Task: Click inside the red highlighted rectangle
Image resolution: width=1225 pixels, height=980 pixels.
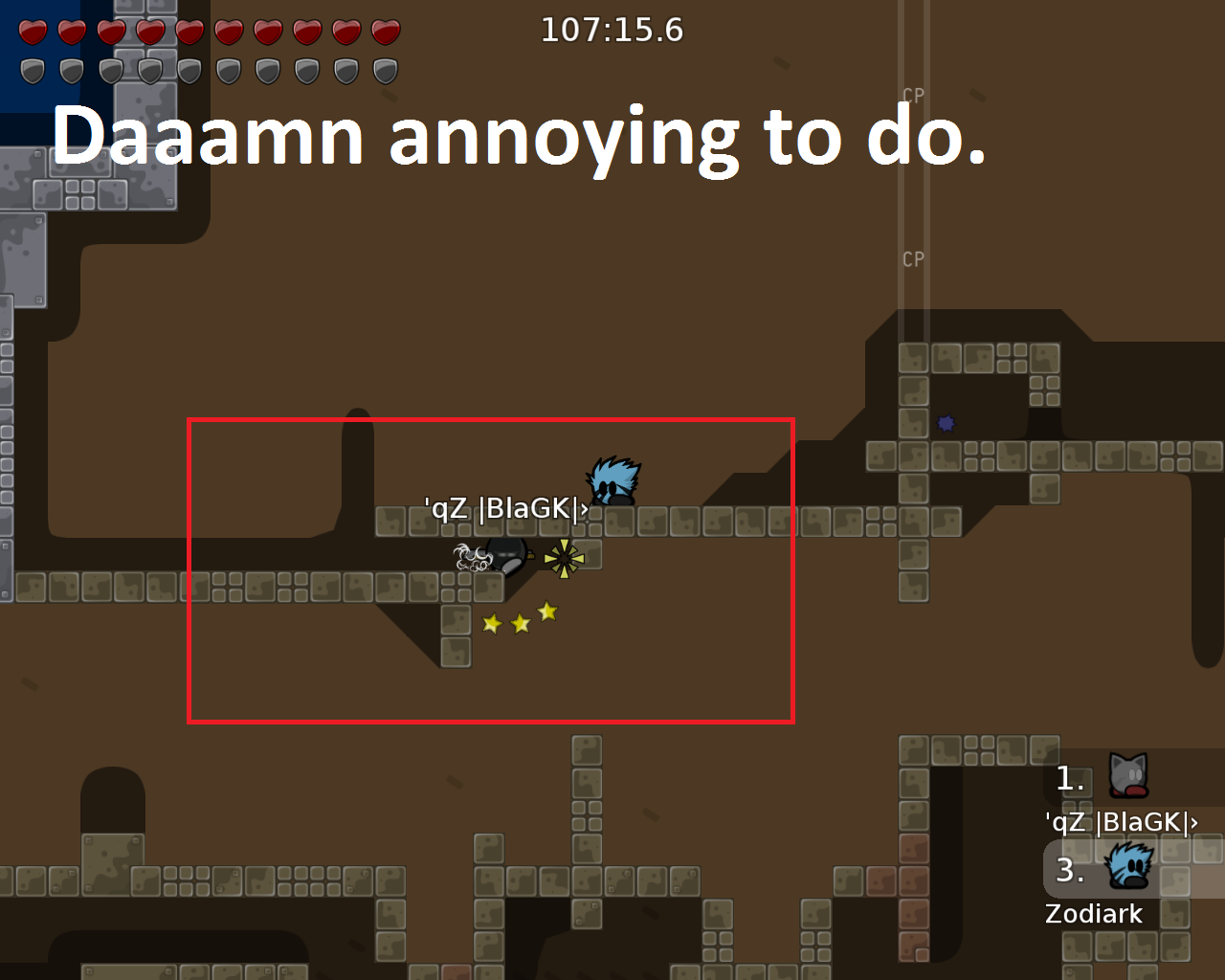Action: (x=488, y=569)
